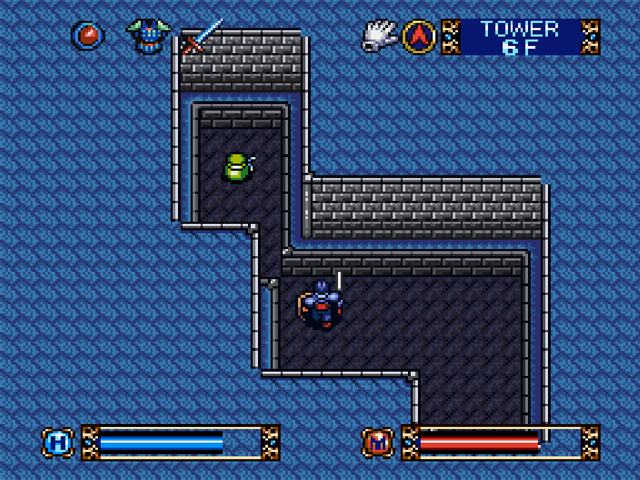Image resolution: width=640 pixels, height=480 pixels.
Task: Choose the blue sword weapon icon
Action: tap(201, 36)
